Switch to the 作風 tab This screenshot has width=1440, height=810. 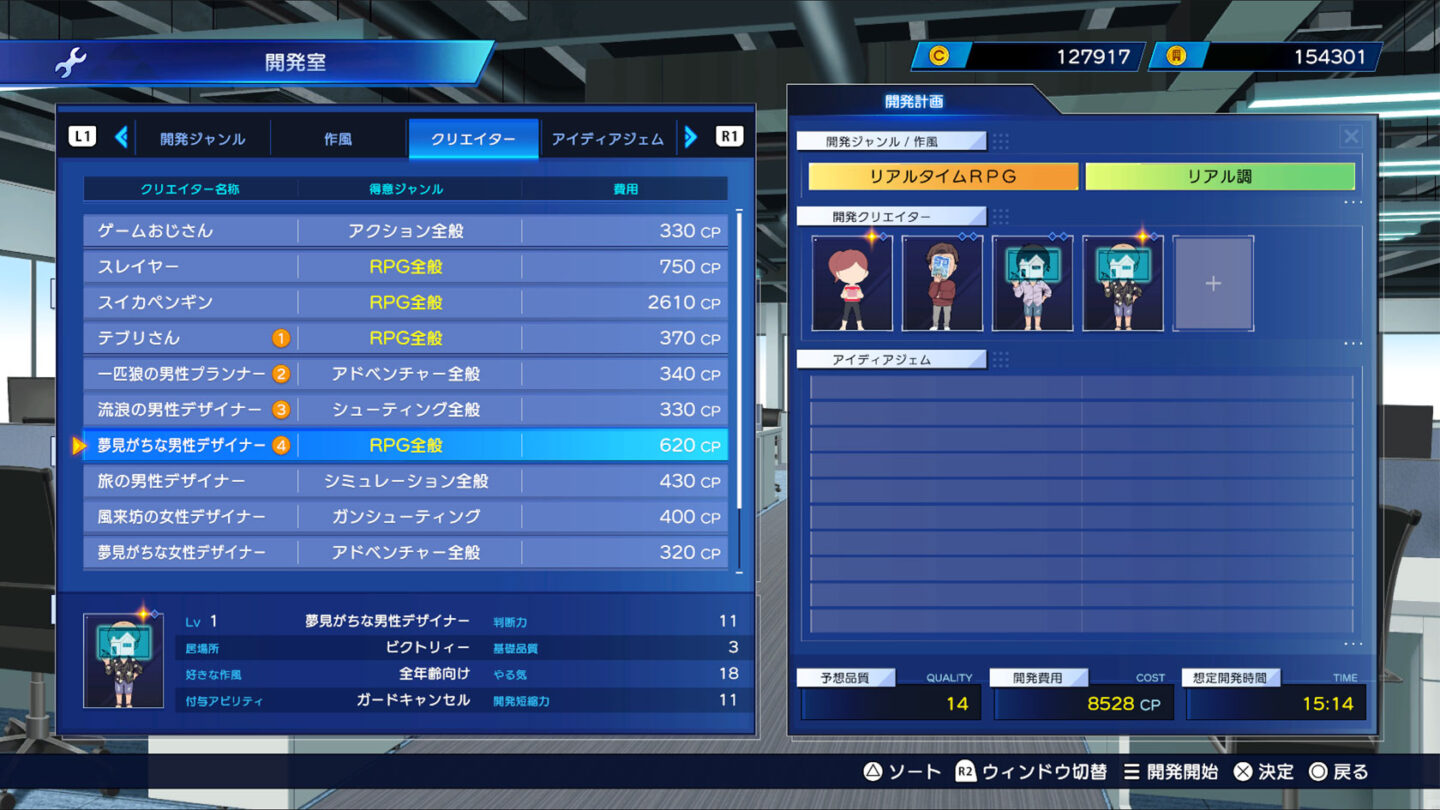tap(336, 139)
